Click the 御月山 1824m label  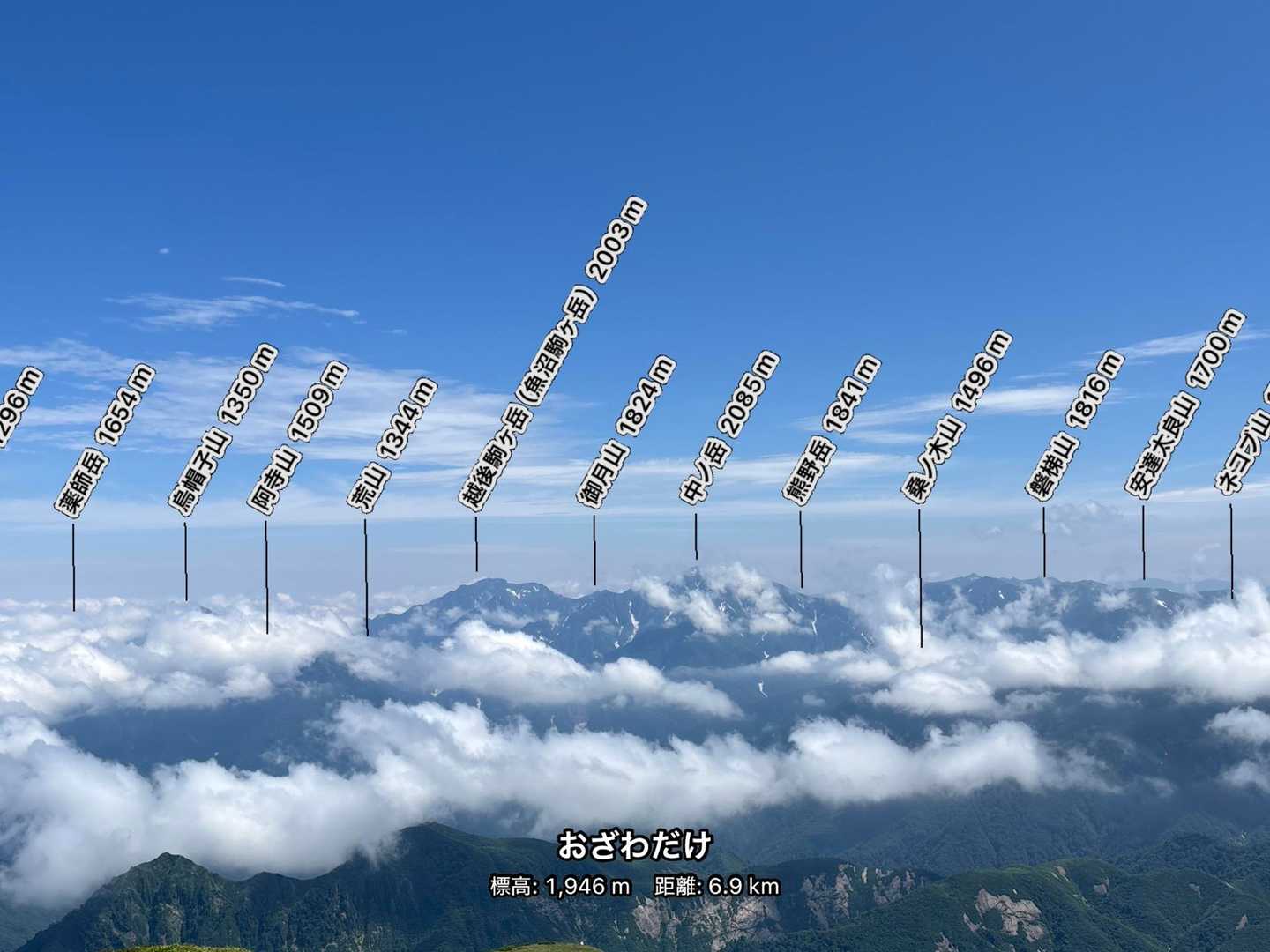point(627,431)
